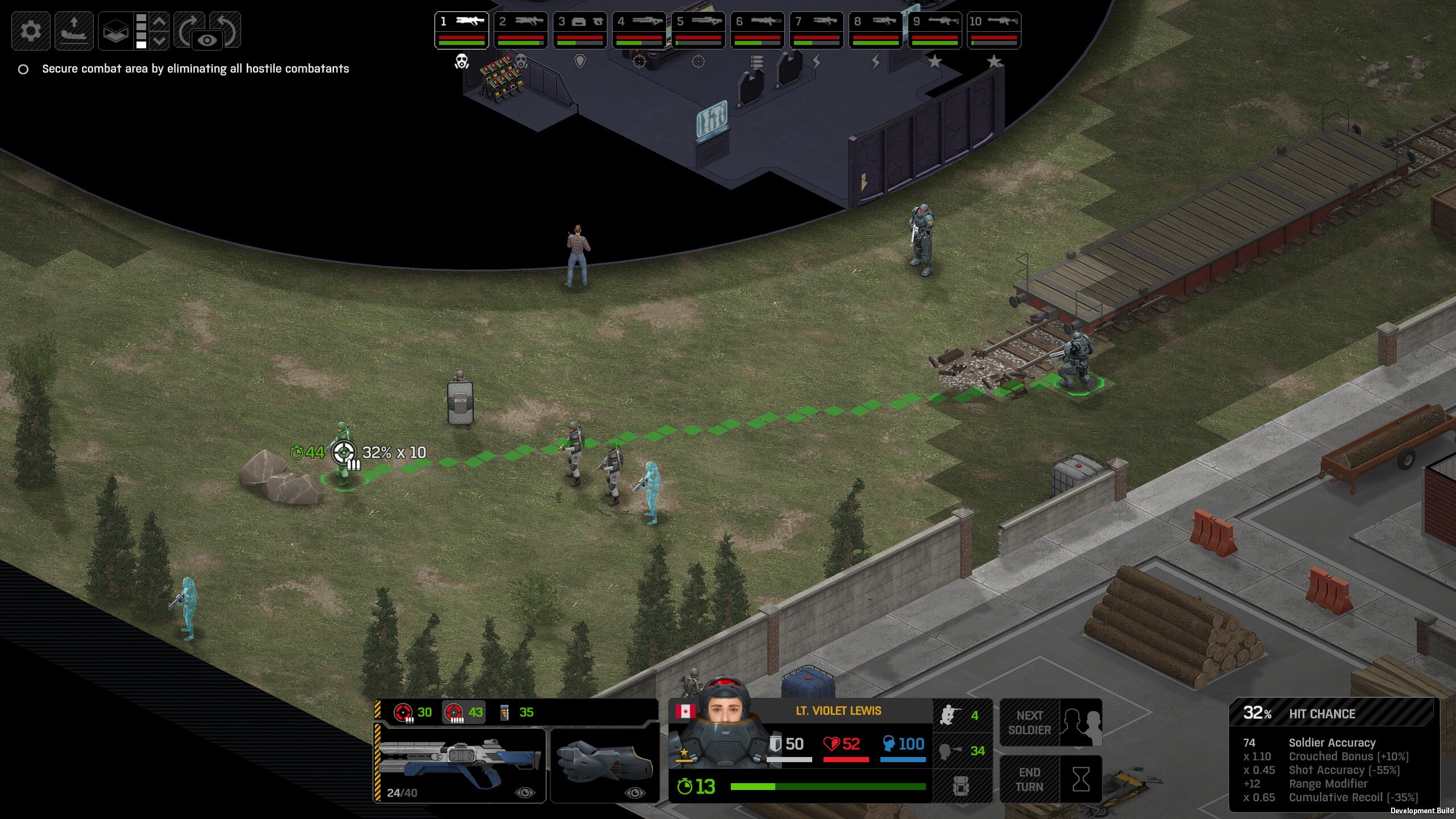1456x819 pixels.
Task: Select the primary rifle weapon slot
Action: coord(460,765)
